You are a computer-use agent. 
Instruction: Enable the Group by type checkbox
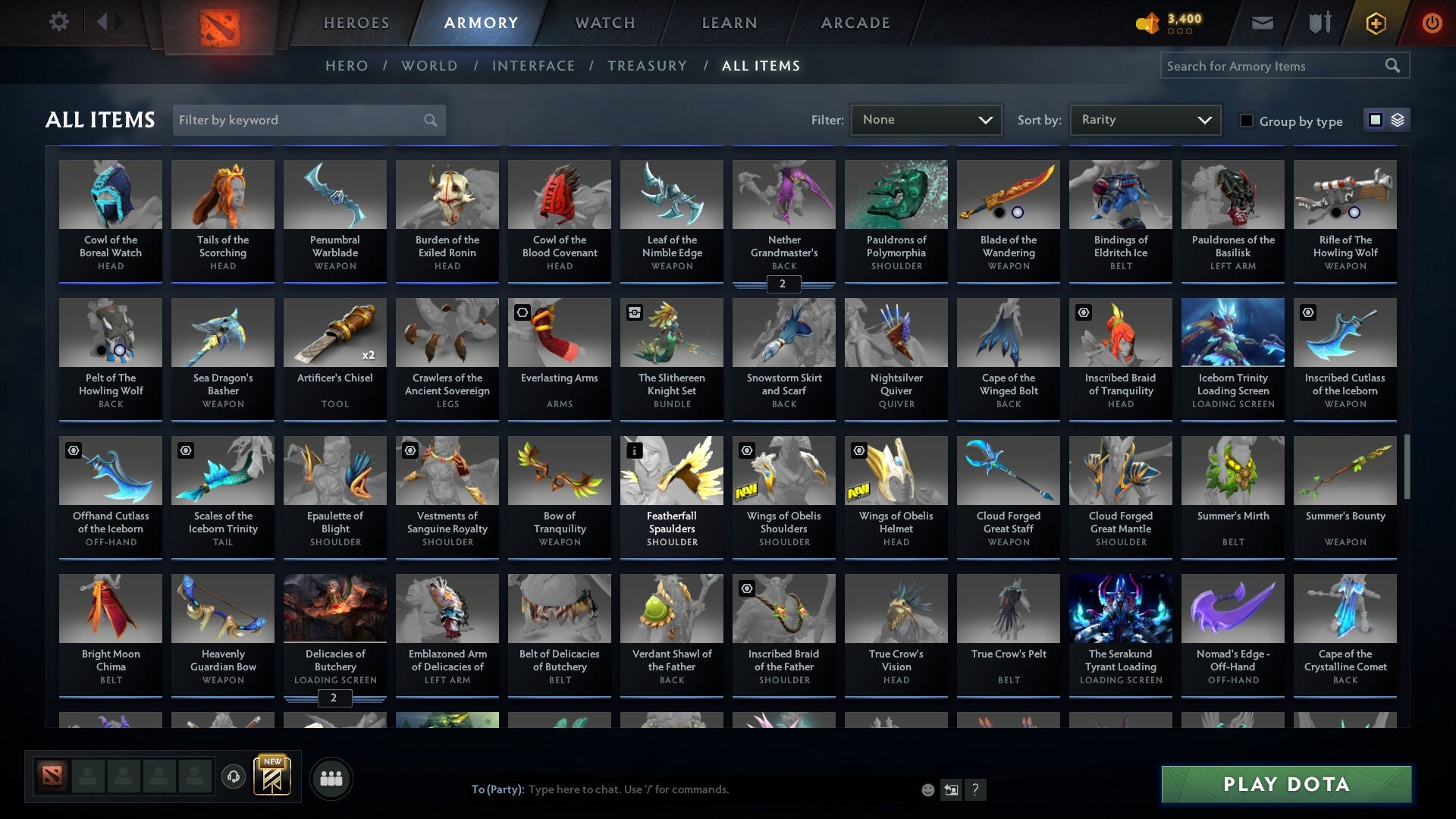click(1247, 121)
